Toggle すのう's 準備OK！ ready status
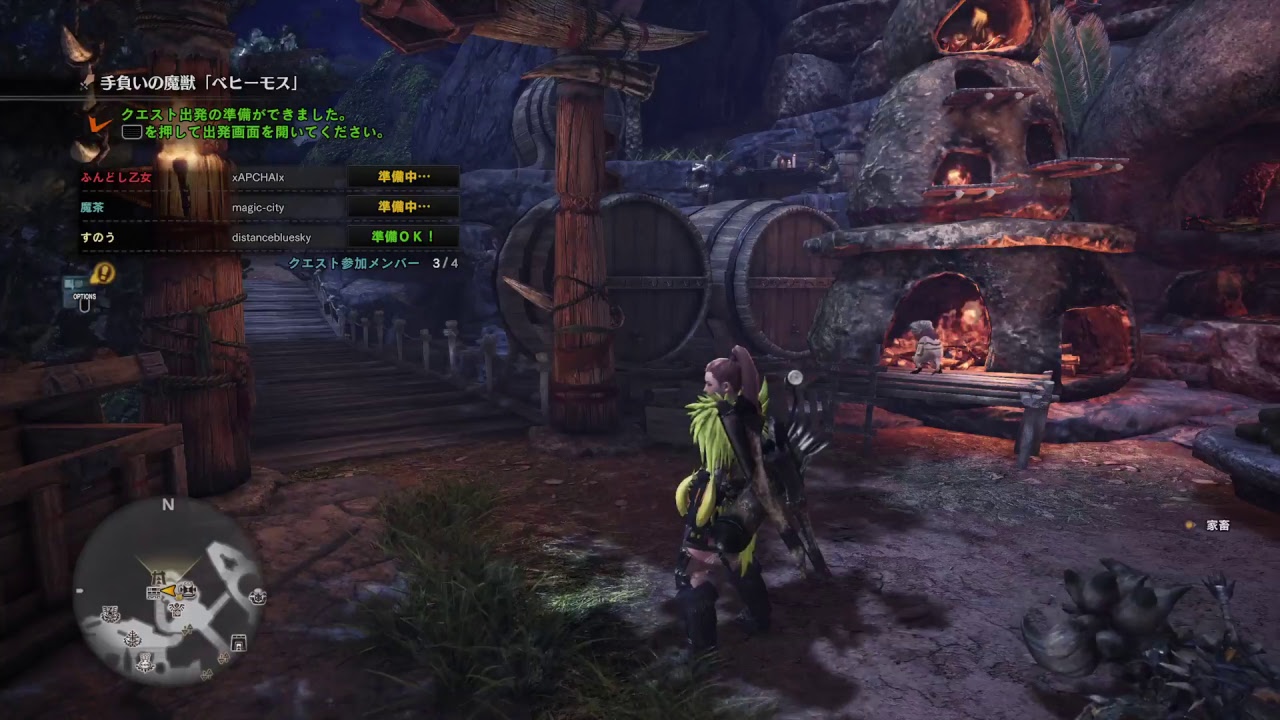This screenshot has width=1280, height=720. point(401,236)
